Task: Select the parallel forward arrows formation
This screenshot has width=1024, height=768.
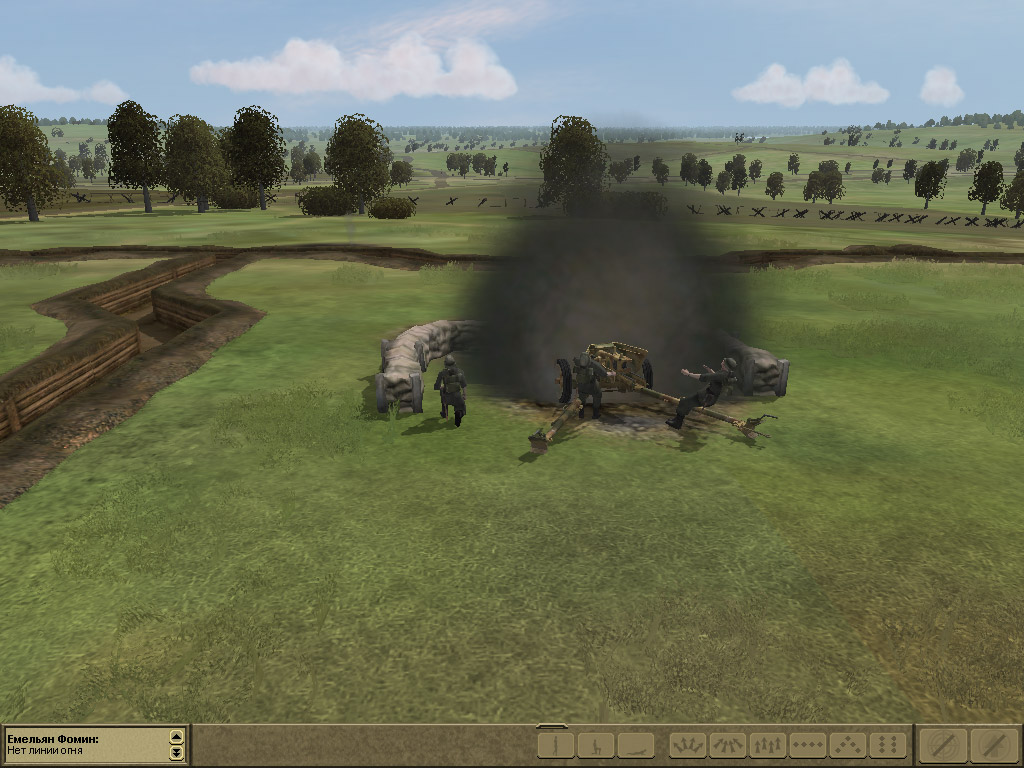Action: (767, 745)
